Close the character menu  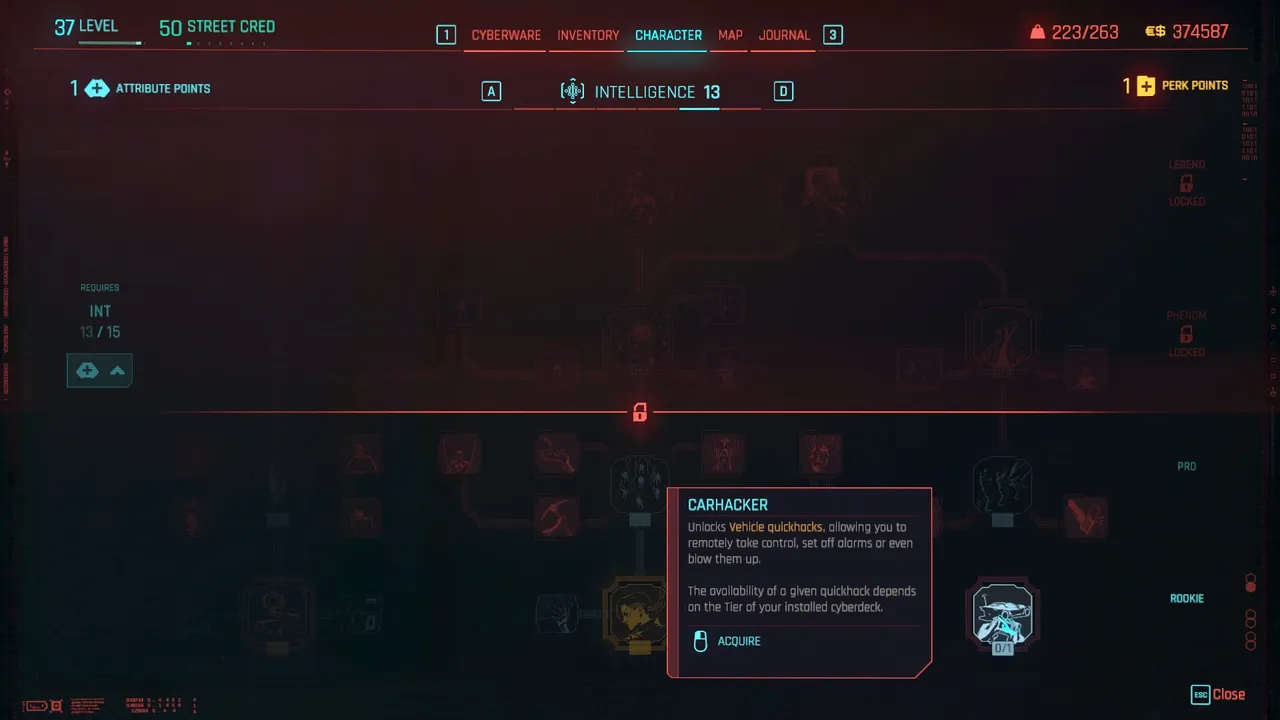point(1218,694)
